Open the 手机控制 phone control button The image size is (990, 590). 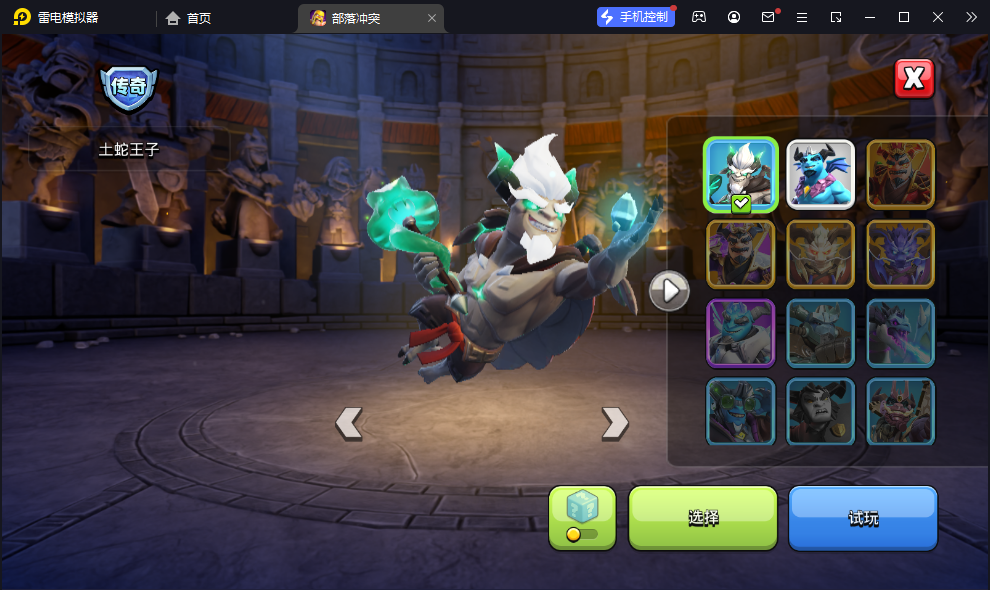(634, 17)
